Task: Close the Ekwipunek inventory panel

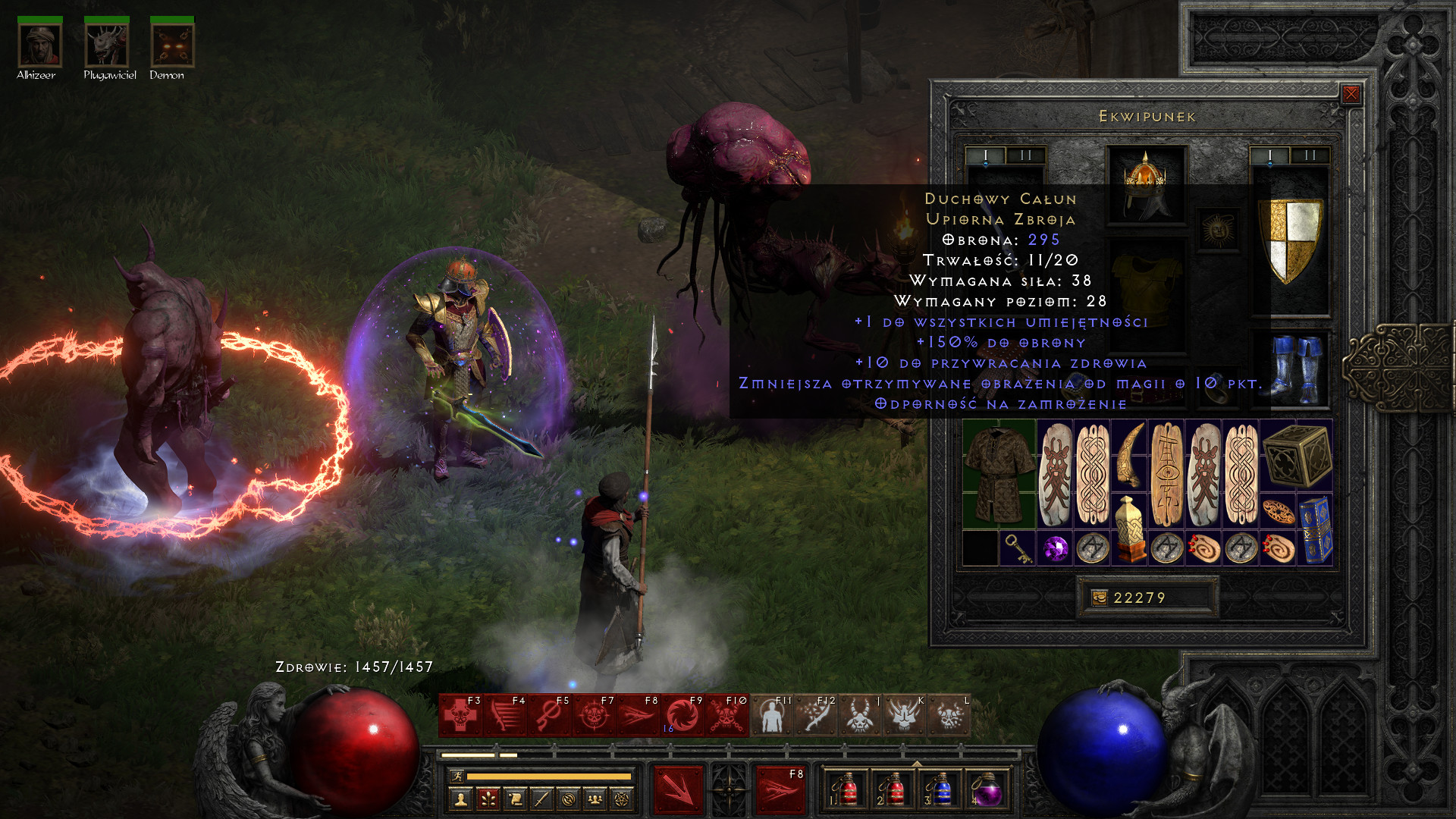Action: [1351, 94]
